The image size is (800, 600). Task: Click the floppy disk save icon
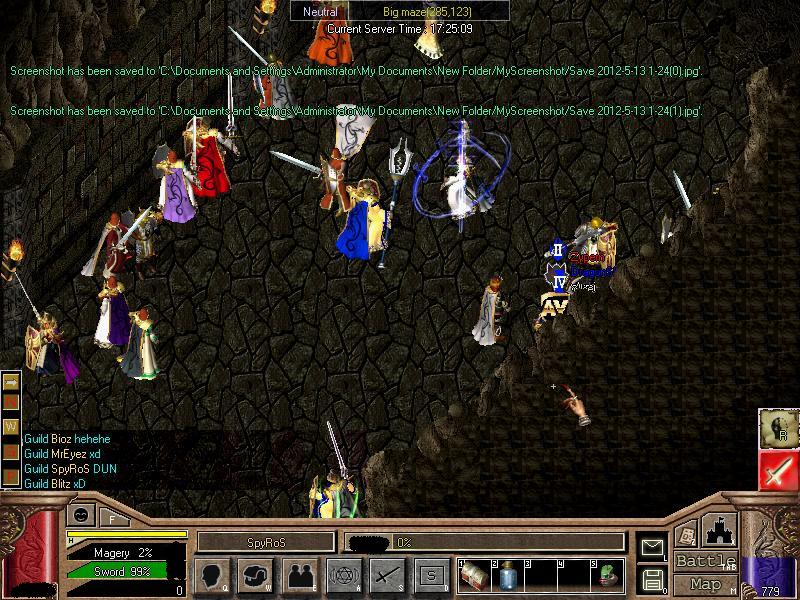652,579
